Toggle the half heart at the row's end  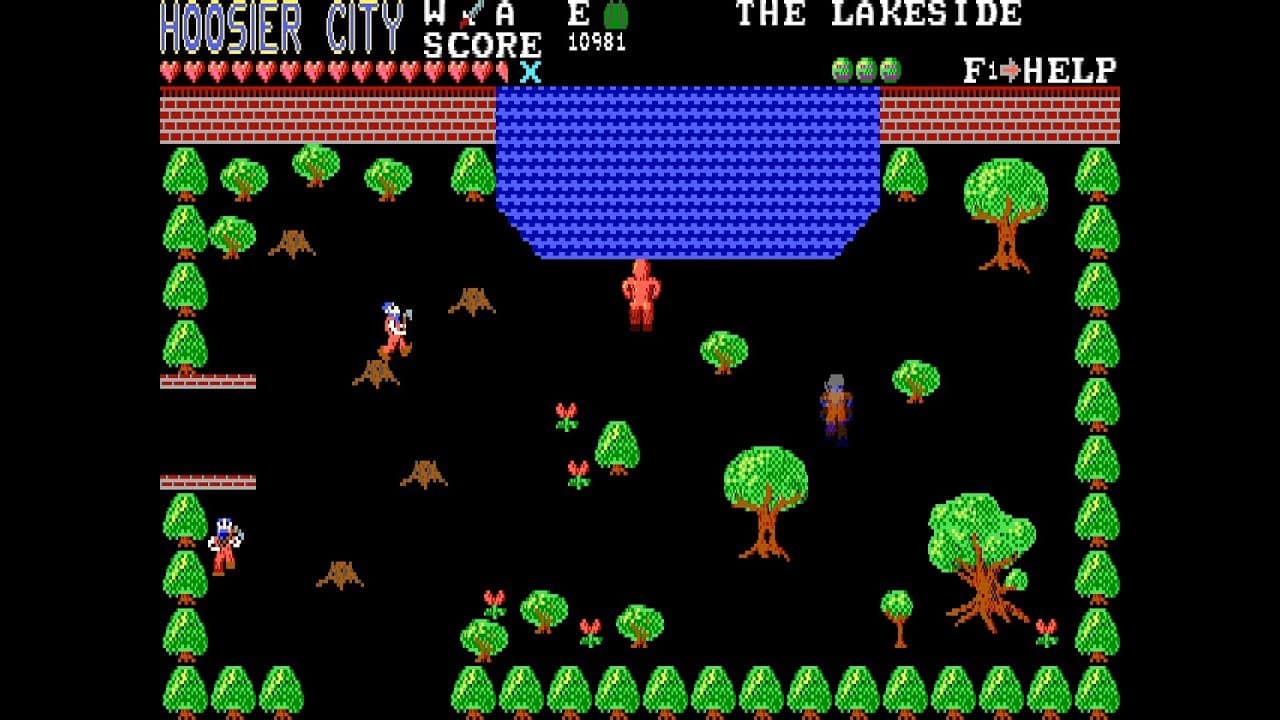pyautogui.click(x=504, y=72)
